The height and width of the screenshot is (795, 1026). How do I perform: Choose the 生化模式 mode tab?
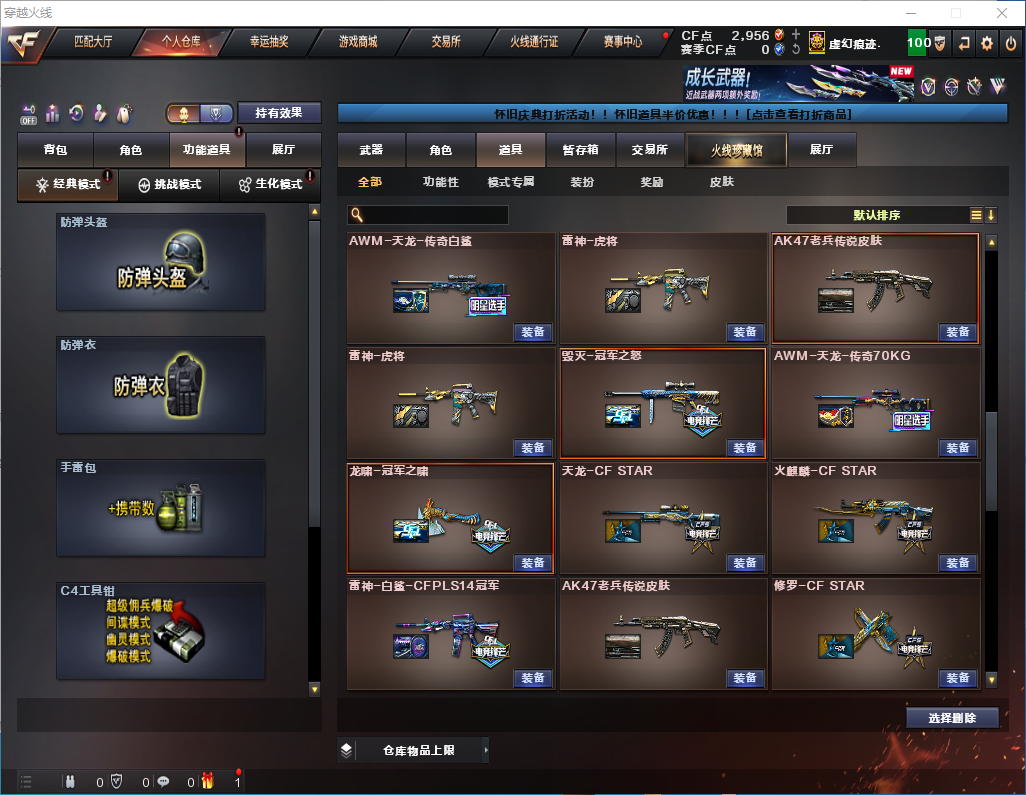click(270, 185)
